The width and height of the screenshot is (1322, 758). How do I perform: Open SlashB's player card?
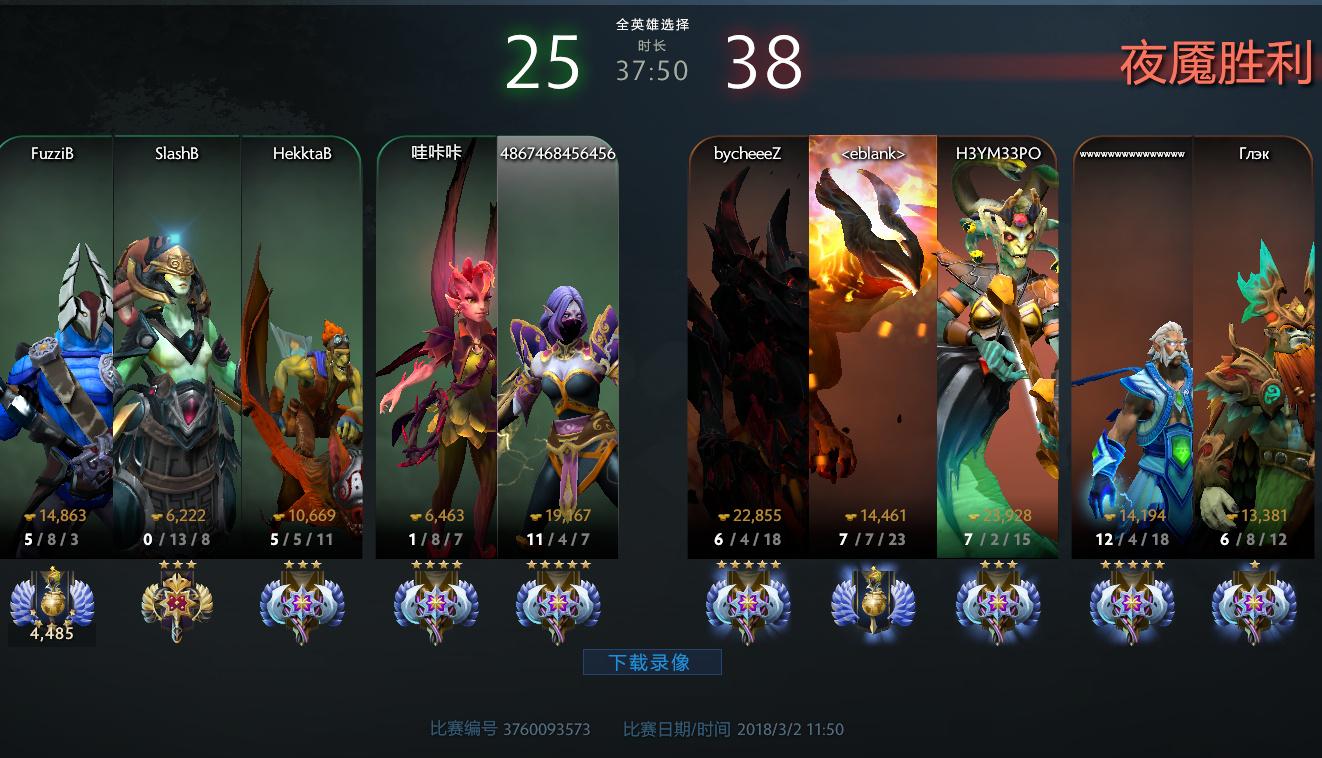tap(177, 350)
